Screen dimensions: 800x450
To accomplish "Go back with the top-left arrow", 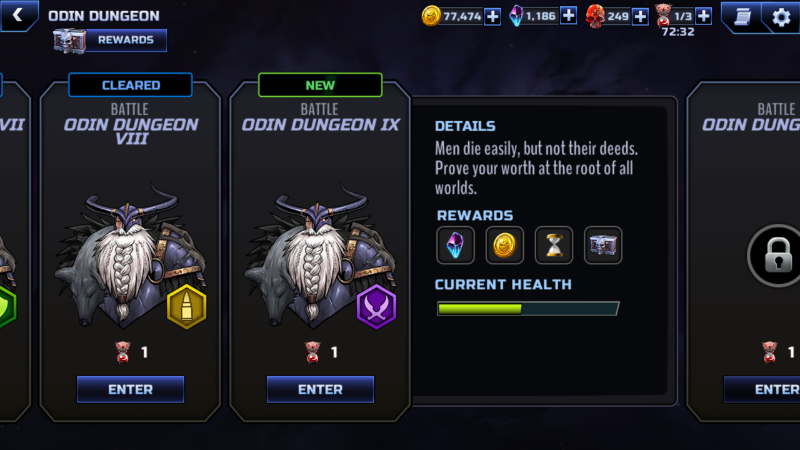I will pos(17,15).
